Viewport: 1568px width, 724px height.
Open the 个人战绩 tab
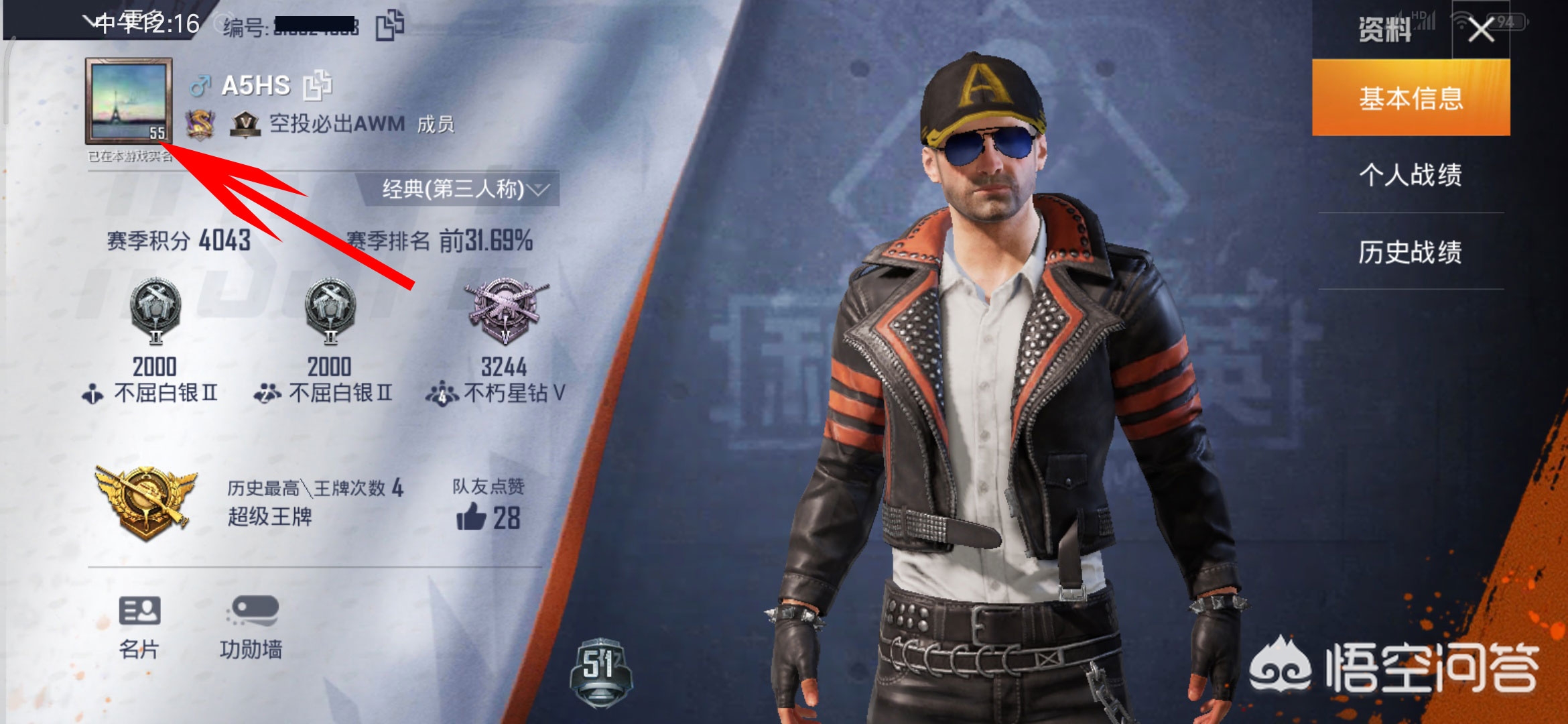coord(1411,175)
